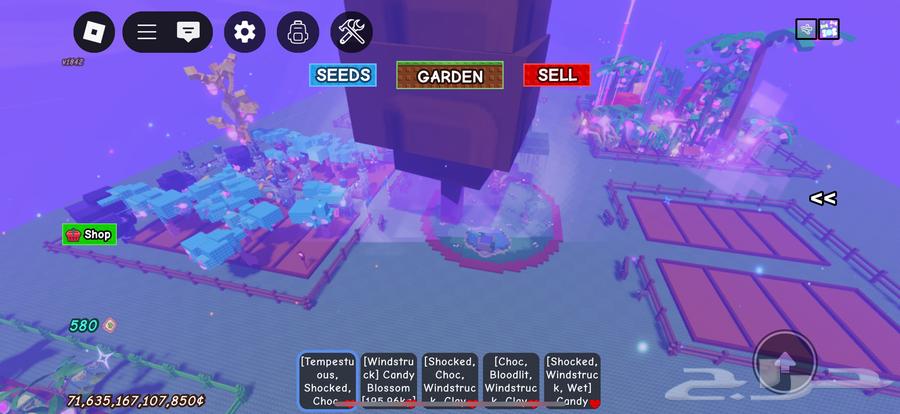
Task: Tap the round jump arrow button
Action: tap(785, 362)
